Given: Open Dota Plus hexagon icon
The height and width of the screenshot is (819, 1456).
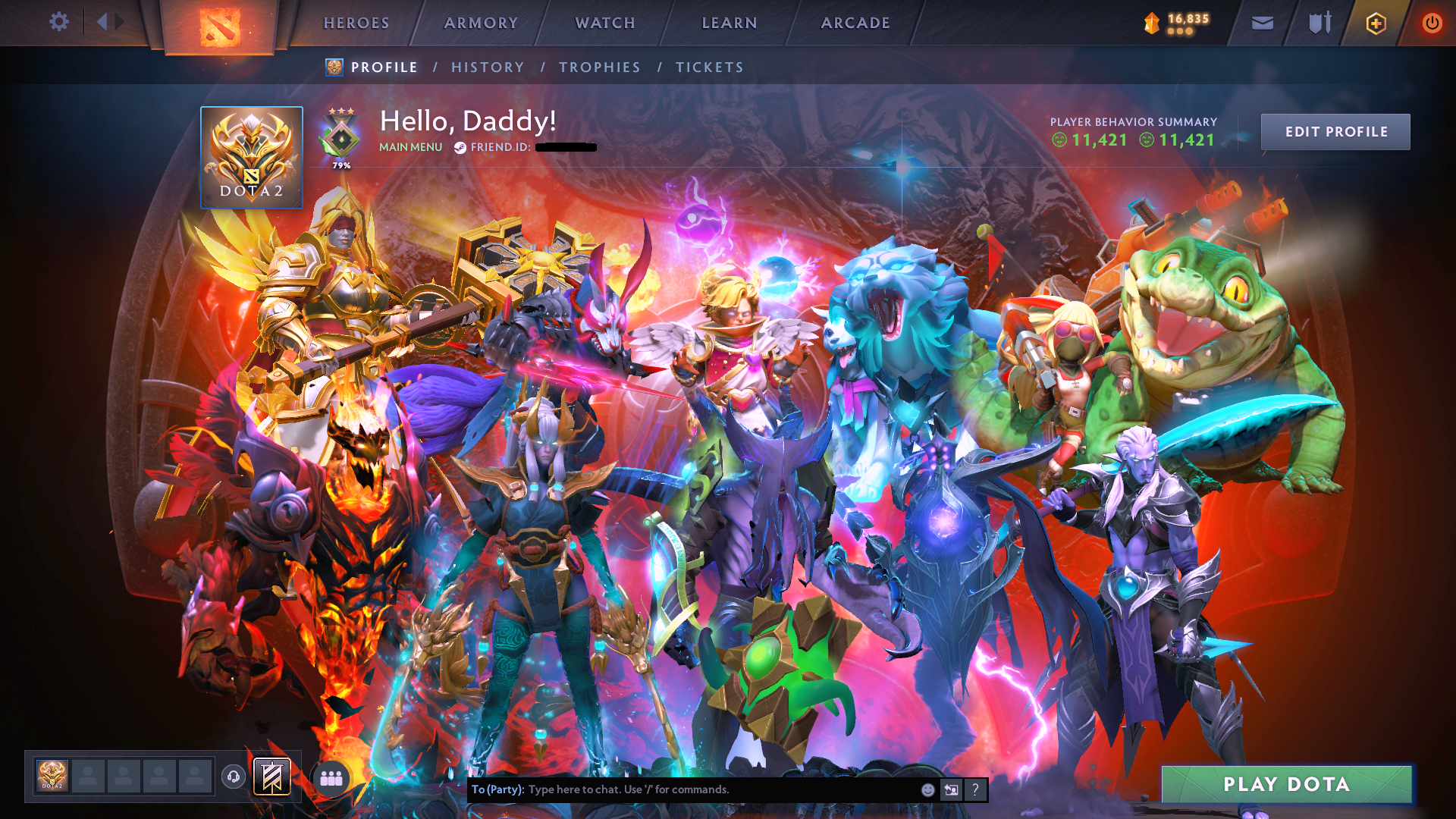Looking at the screenshot, I should pyautogui.click(x=1375, y=23).
